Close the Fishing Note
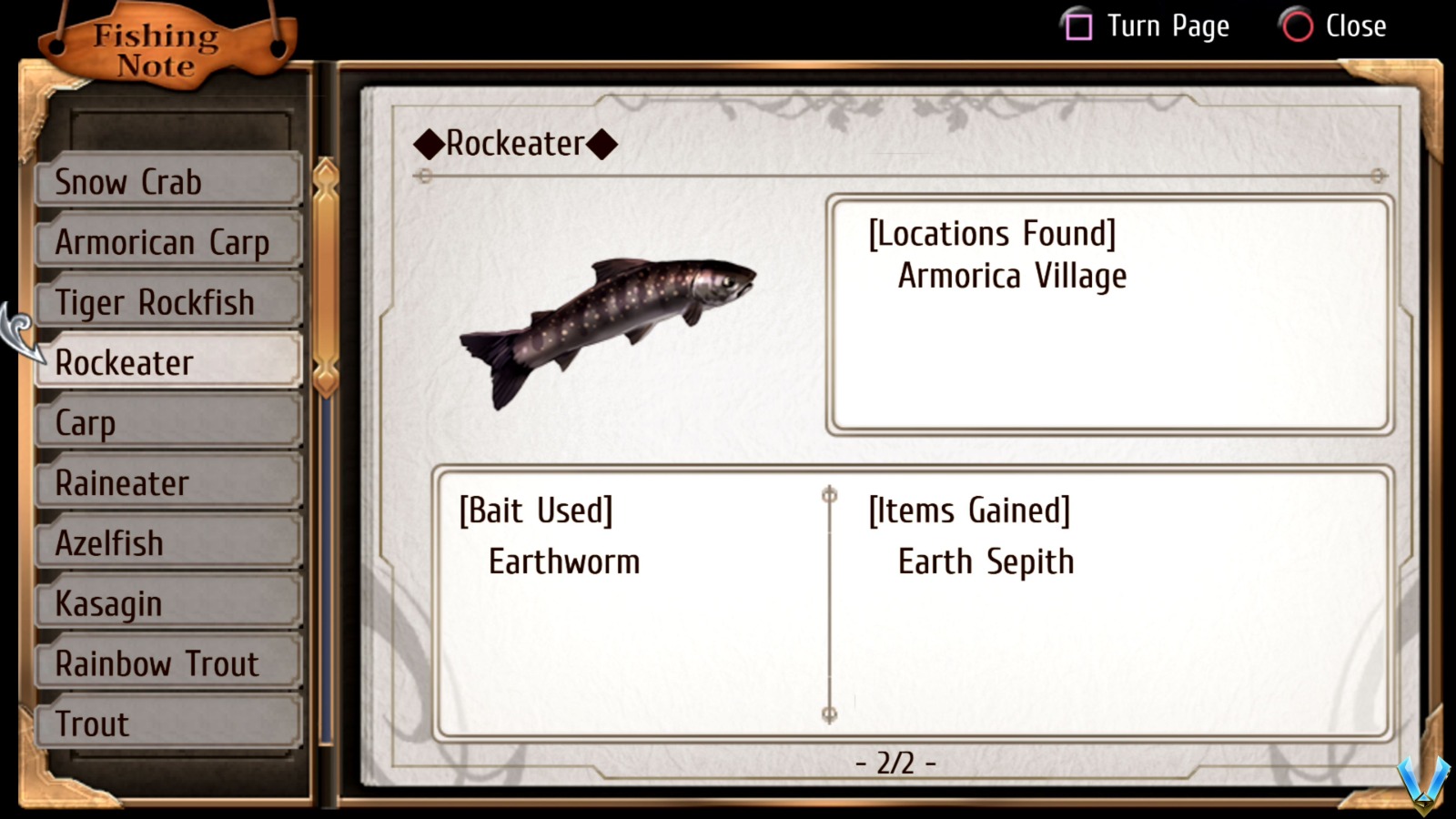This screenshot has width=1456, height=819. 1355,26
